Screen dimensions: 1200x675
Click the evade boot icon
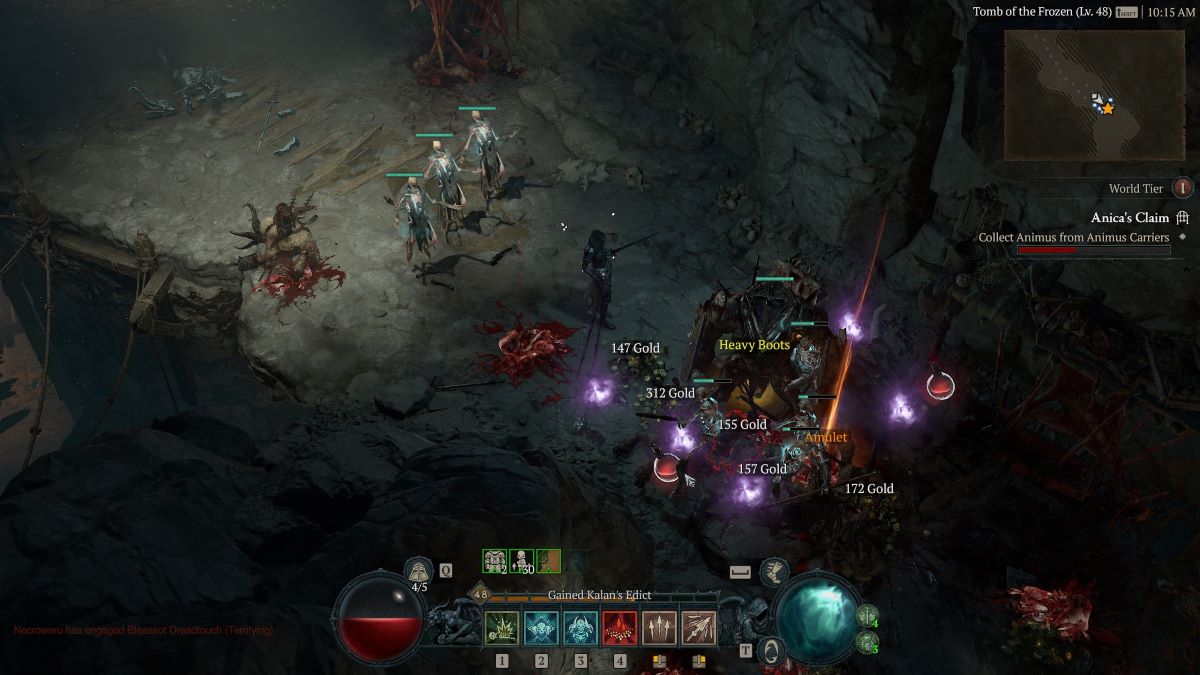(x=774, y=572)
